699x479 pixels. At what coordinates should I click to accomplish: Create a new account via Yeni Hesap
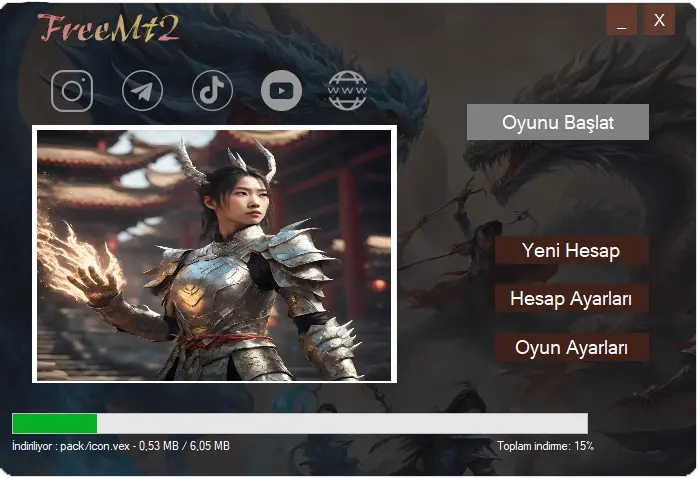(x=572, y=250)
